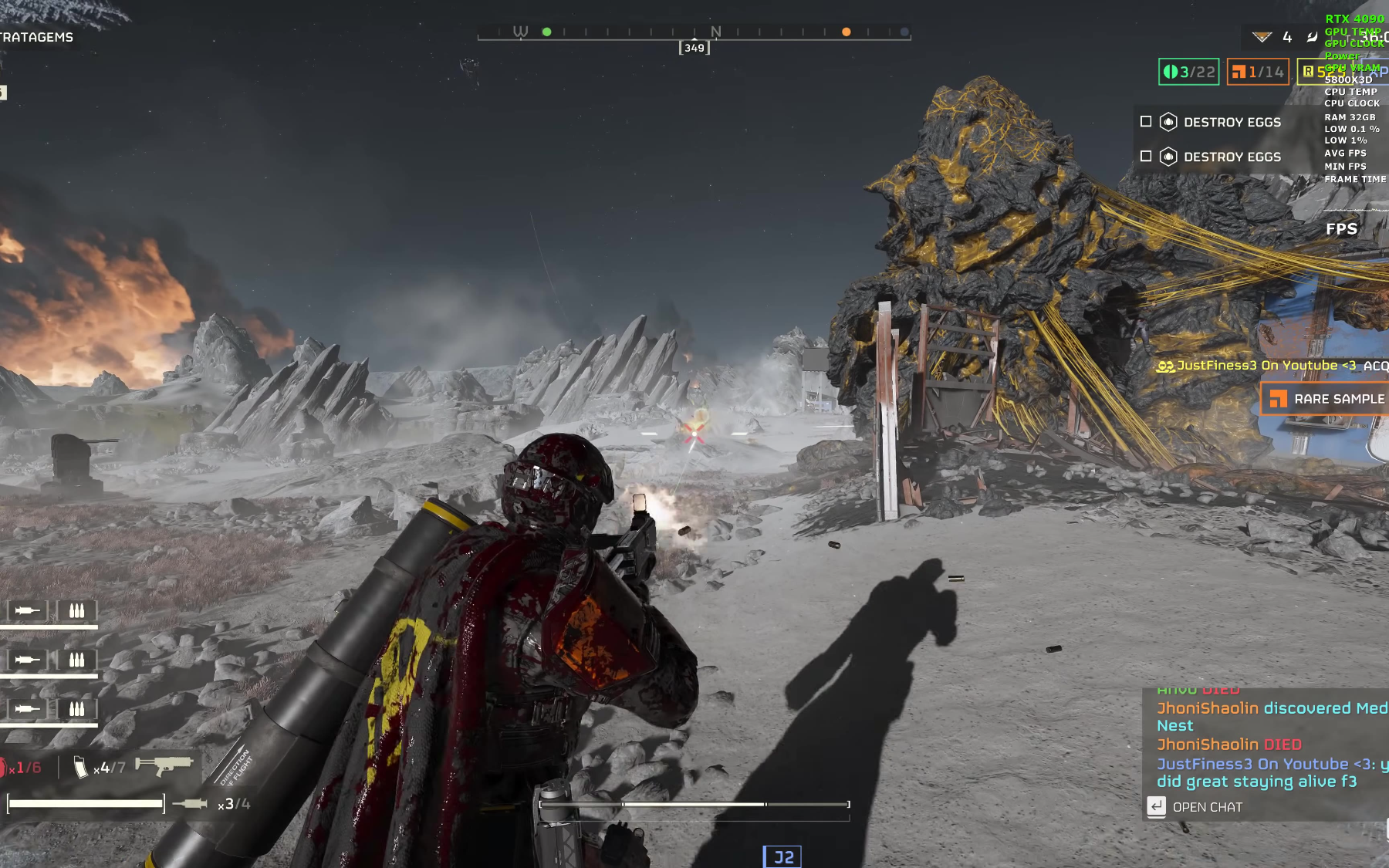
Task: Select the stim syringe beside the health bar
Action: [x=190, y=804]
